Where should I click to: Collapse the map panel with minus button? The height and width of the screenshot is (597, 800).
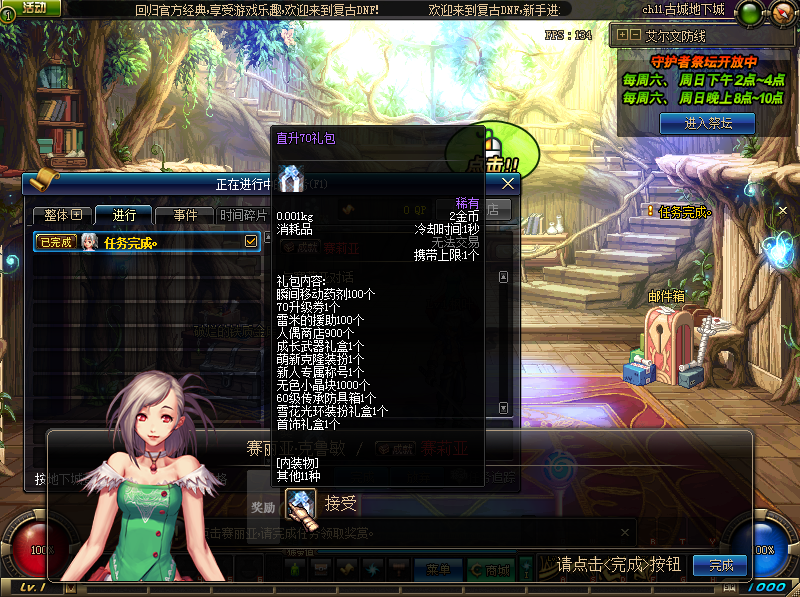[x=635, y=34]
